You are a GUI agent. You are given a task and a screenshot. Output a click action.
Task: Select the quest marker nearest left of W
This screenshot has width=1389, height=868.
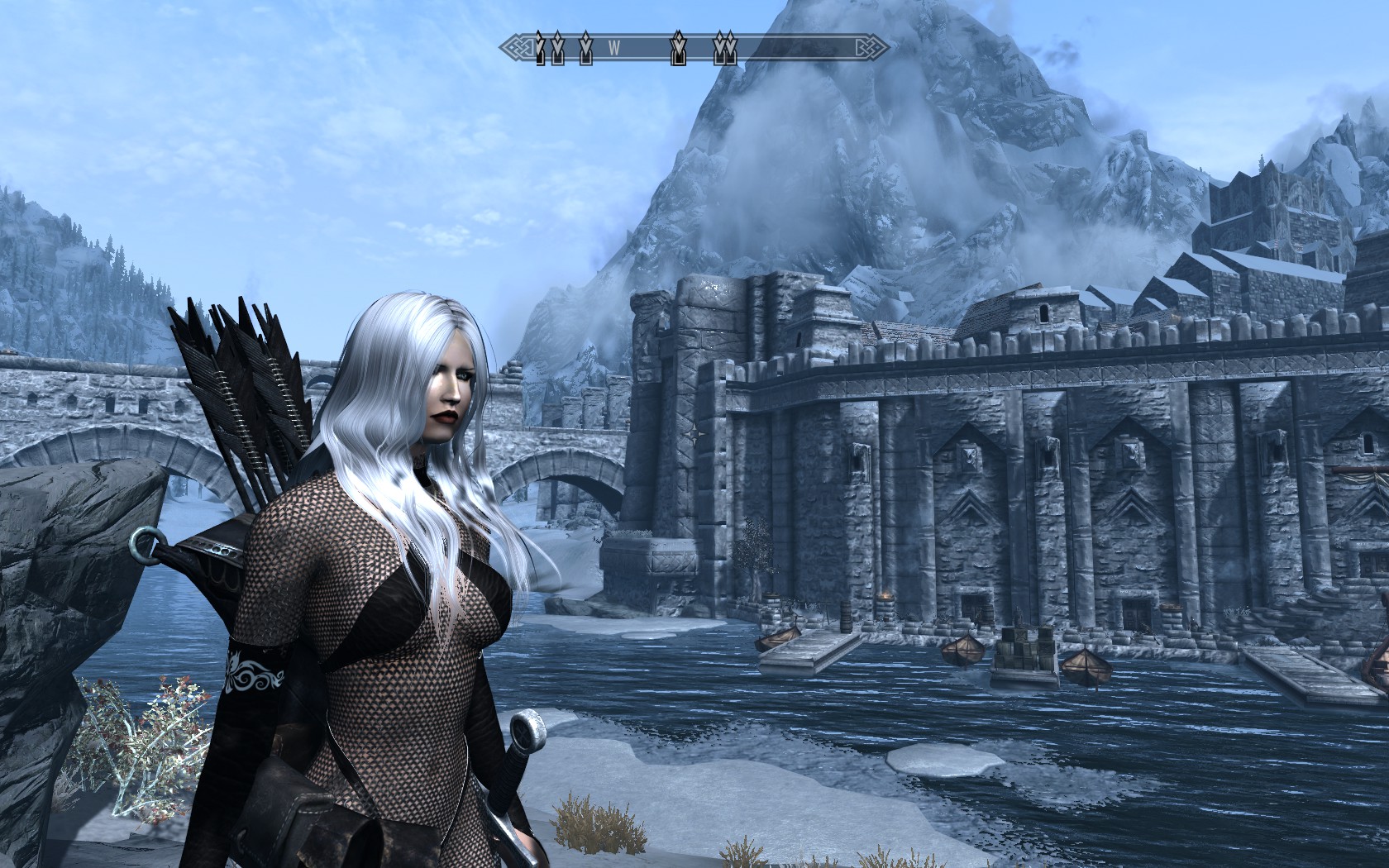pyautogui.click(x=585, y=48)
